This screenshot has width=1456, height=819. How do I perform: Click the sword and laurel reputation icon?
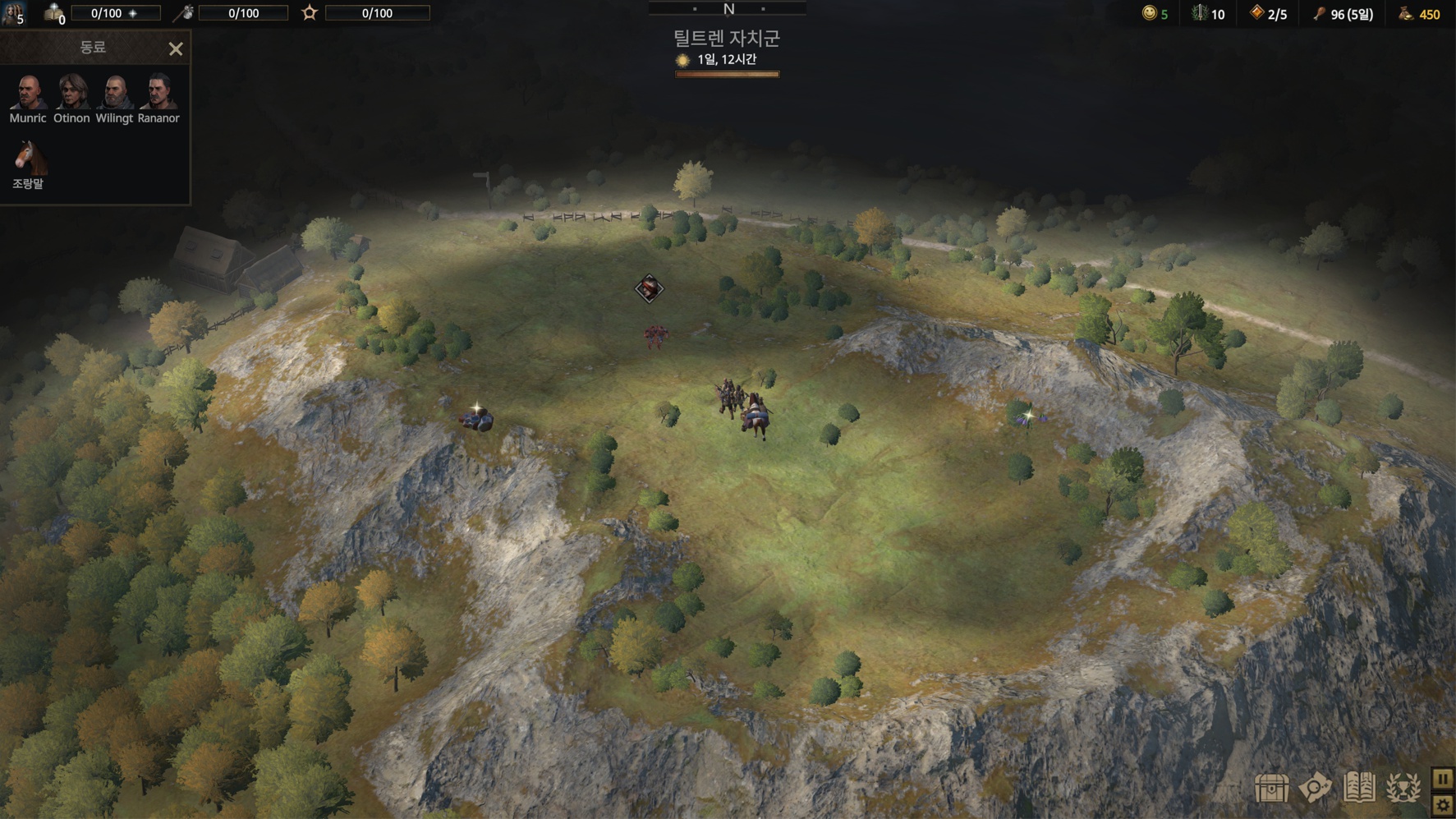[x=1200, y=13]
